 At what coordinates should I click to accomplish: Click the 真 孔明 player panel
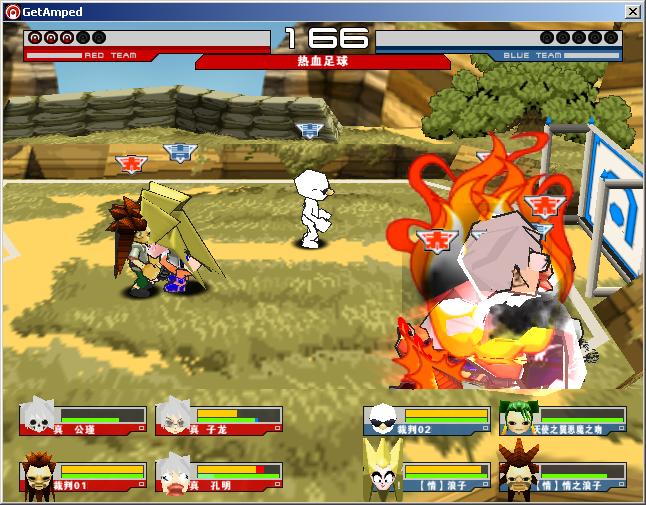tap(219, 476)
